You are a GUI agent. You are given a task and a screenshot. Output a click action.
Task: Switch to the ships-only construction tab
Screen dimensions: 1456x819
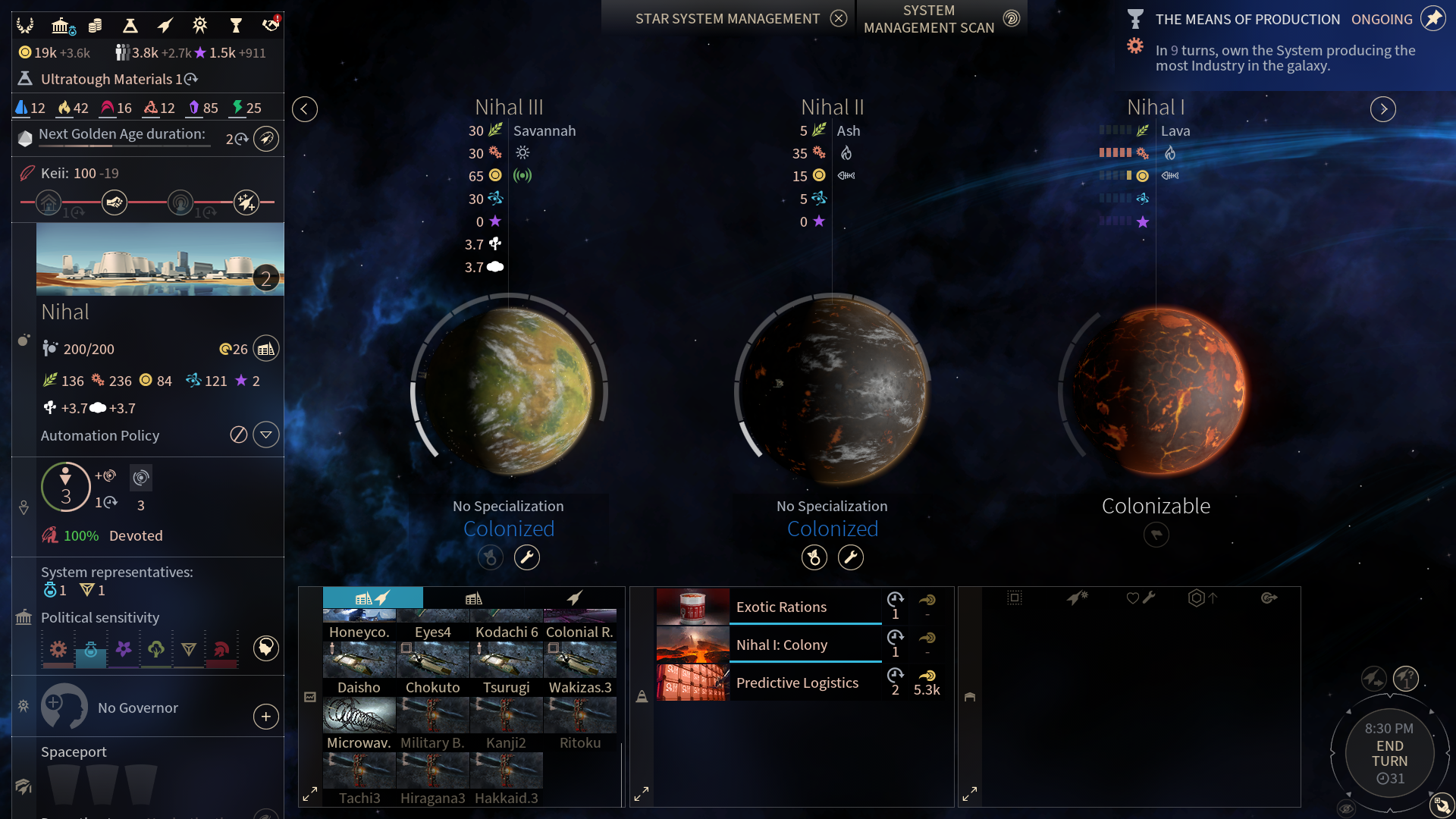(575, 598)
